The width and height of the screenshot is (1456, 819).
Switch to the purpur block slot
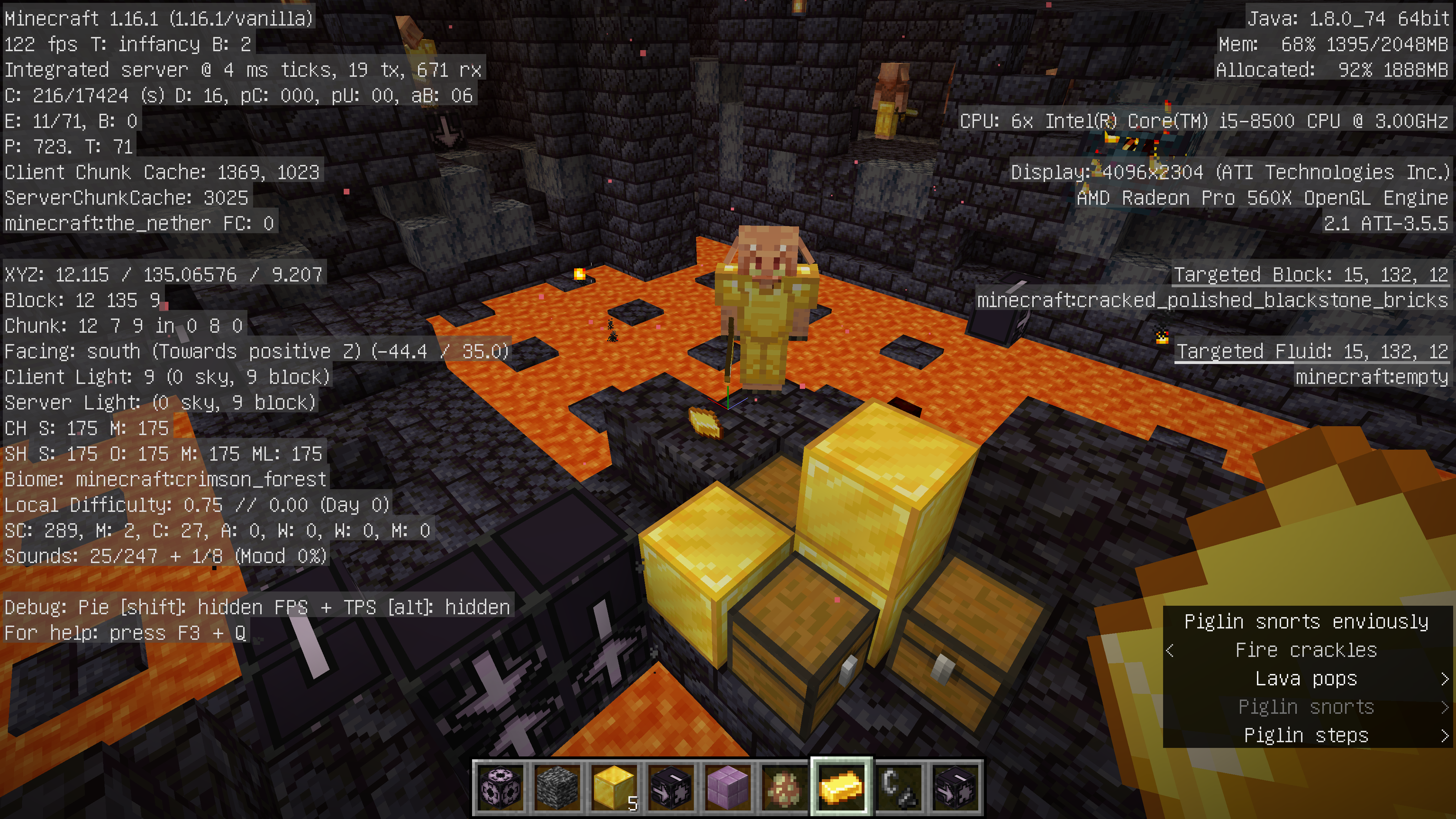[728, 787]
